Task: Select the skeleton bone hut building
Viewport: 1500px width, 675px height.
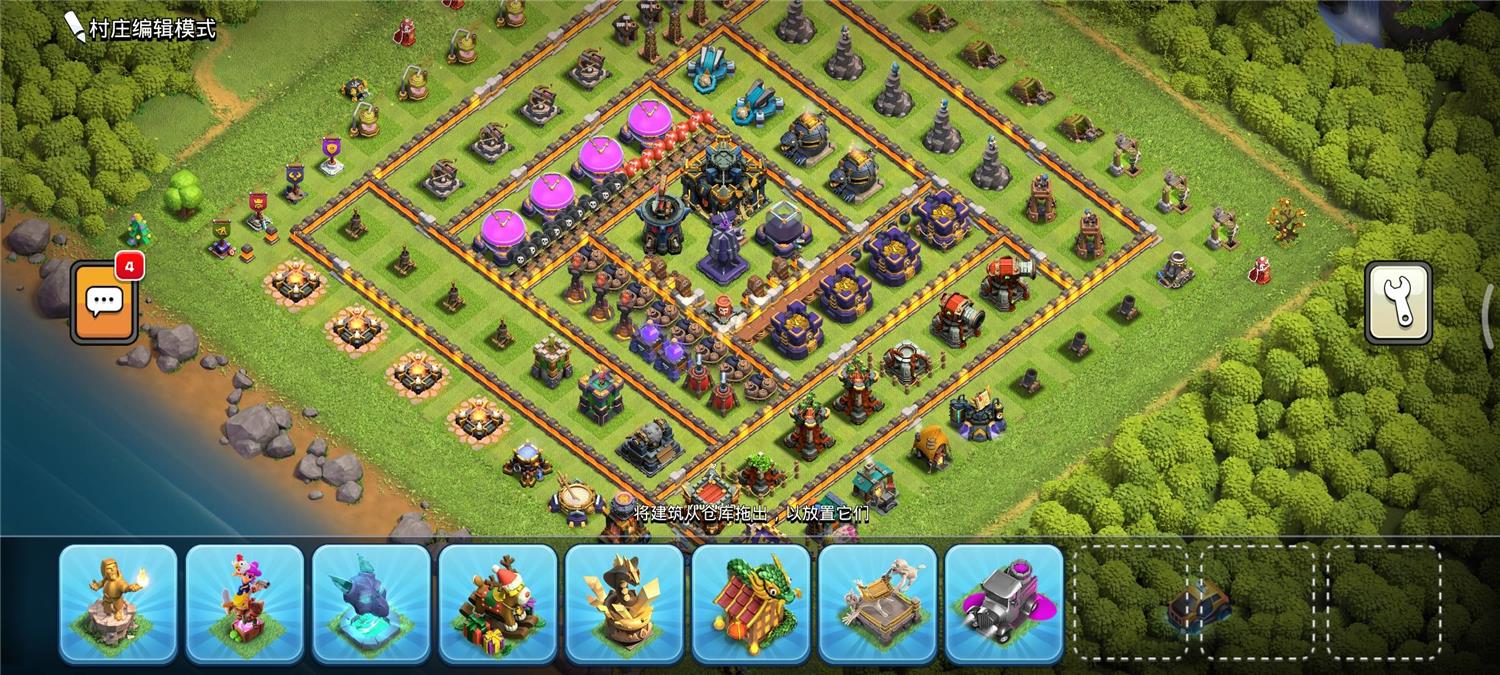Action: click(877, 603)
